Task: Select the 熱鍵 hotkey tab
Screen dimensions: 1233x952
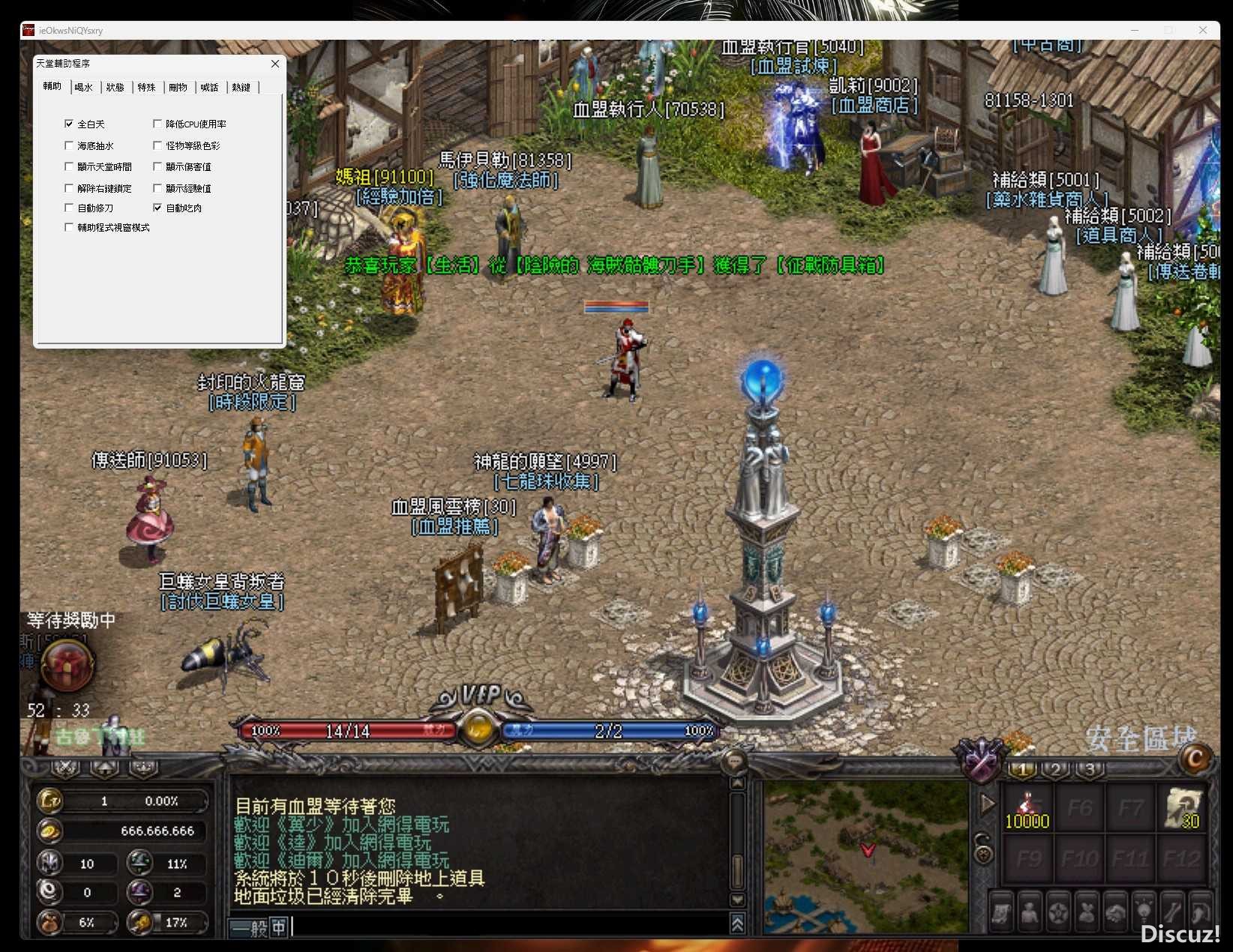Action: (x=241, y=88)
